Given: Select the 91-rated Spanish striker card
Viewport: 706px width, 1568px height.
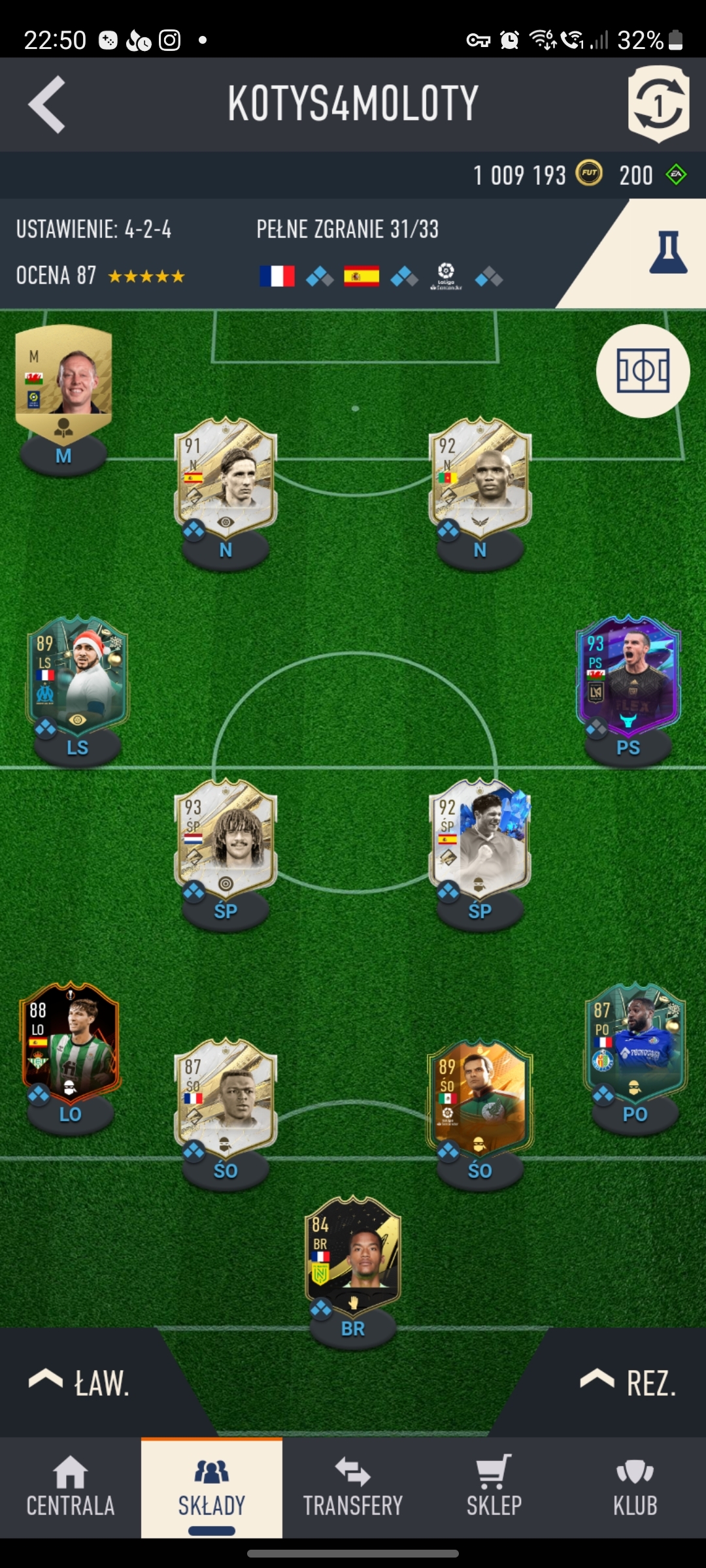Looking at the screenshot, I should 226,480.
